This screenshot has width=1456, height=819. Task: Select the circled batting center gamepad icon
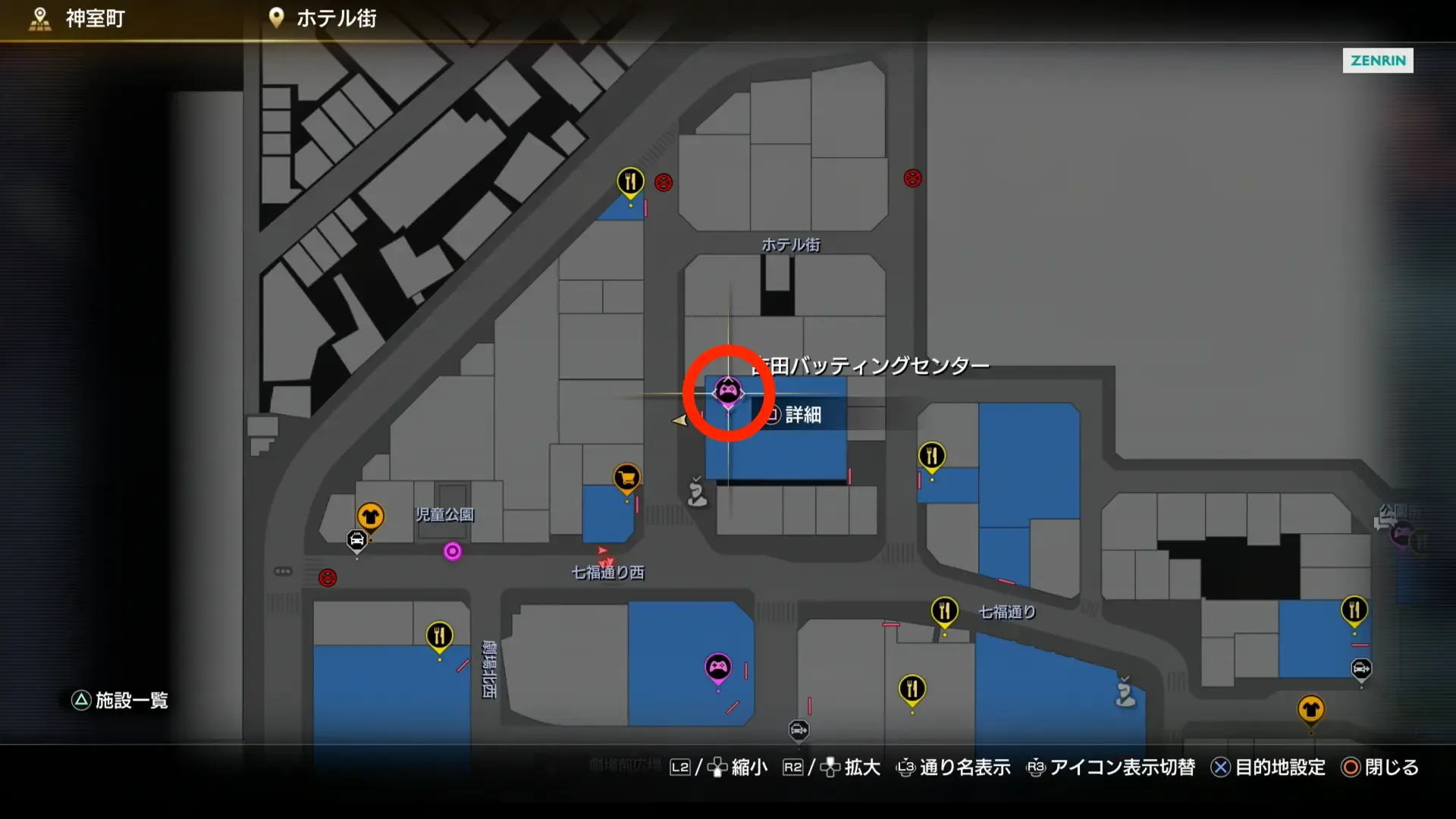pyautogui.click(x=729, y=393)
